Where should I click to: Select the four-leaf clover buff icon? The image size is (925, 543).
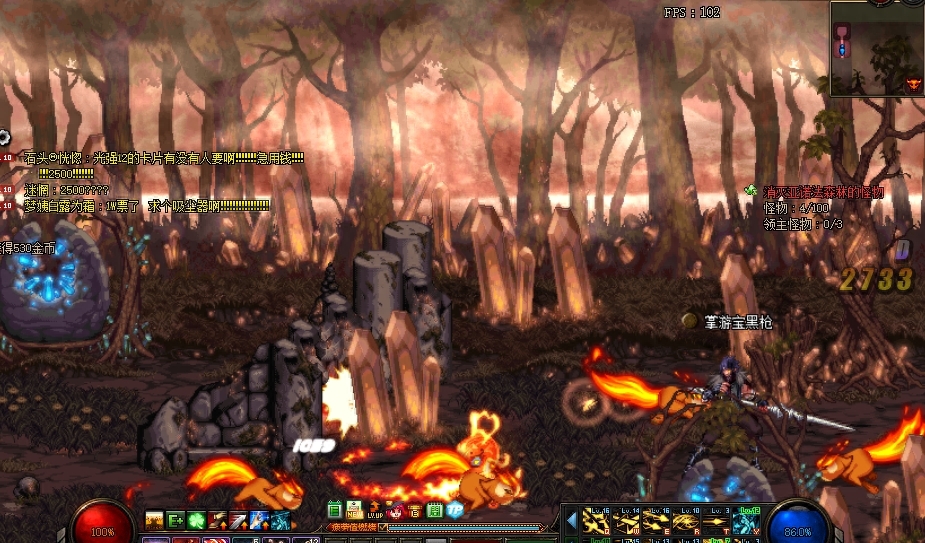(196, 519)
